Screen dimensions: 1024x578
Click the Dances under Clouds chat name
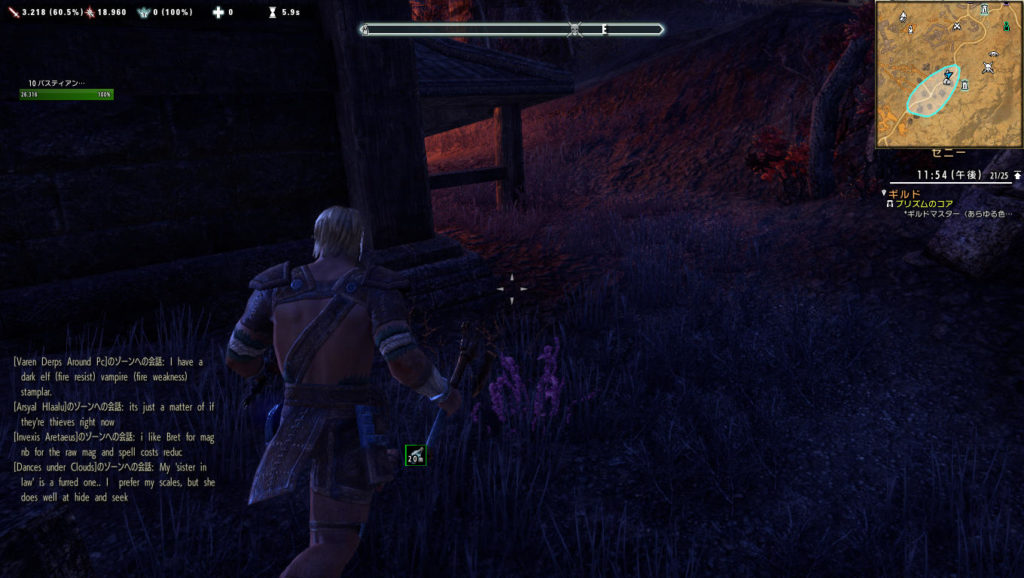tap(59, 467)
